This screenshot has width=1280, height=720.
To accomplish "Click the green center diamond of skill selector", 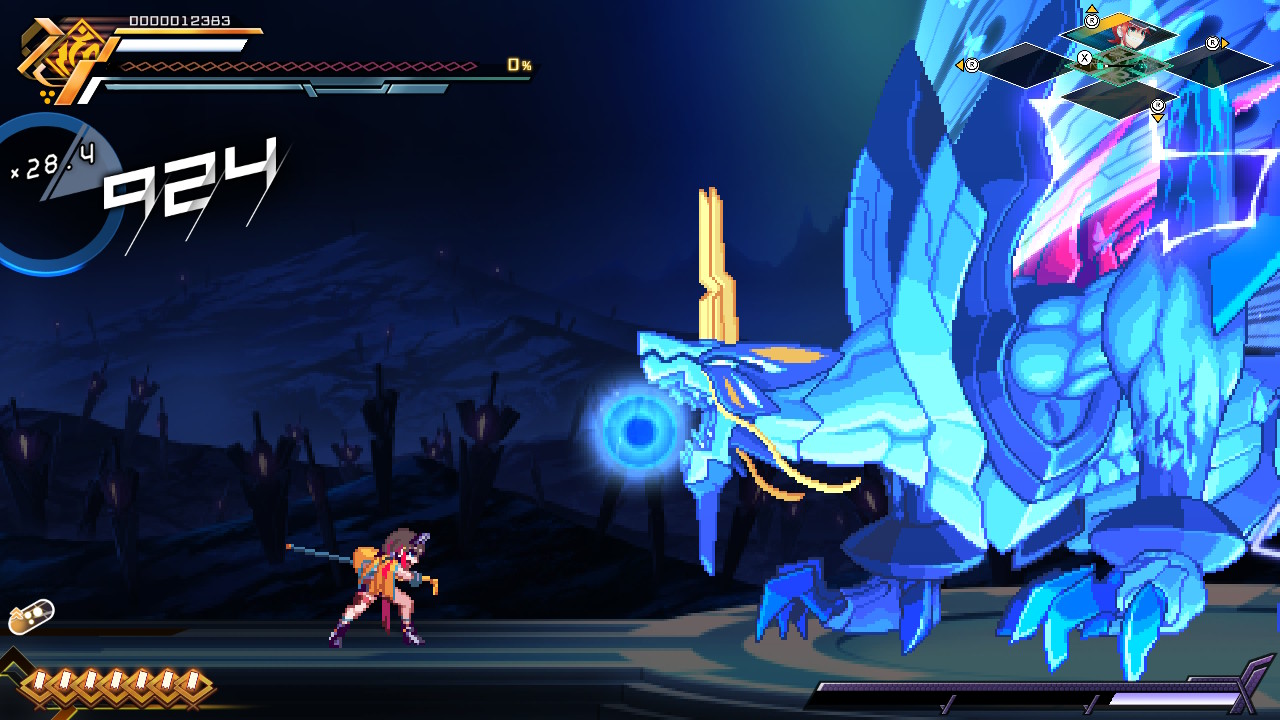I will (1118, 64).
